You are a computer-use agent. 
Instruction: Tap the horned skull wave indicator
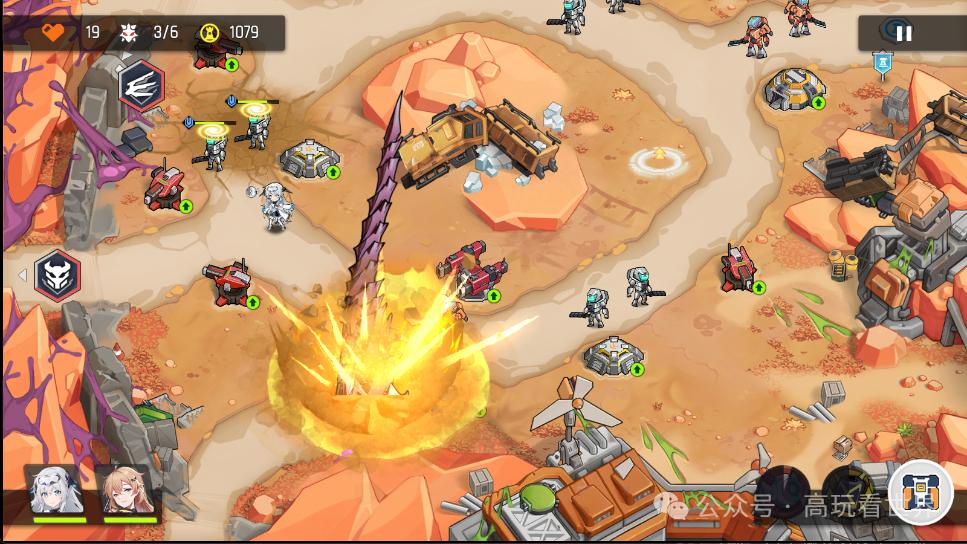57,275
